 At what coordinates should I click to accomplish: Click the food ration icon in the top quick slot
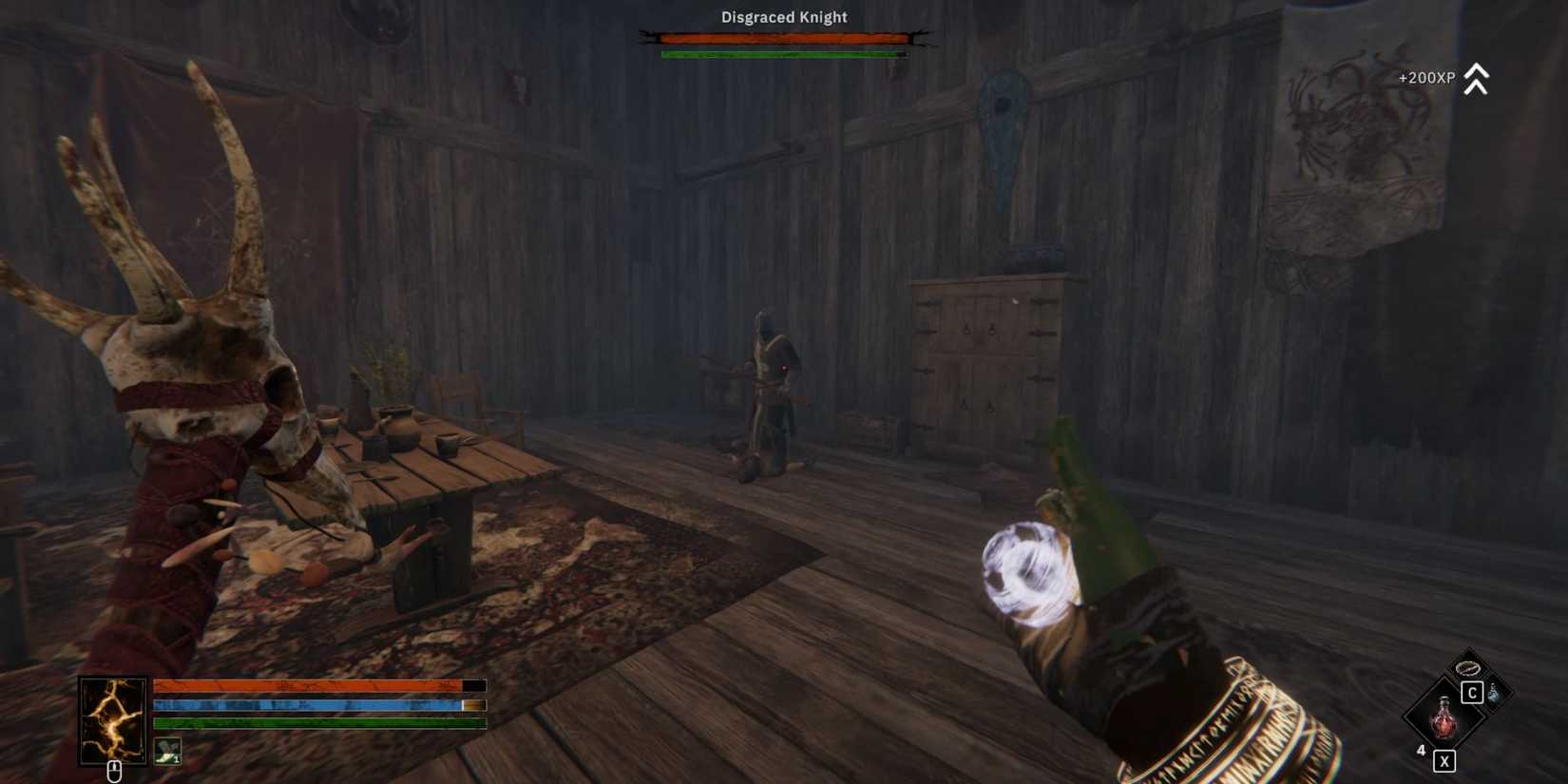pyautogui.click(x=1467, y=669)
